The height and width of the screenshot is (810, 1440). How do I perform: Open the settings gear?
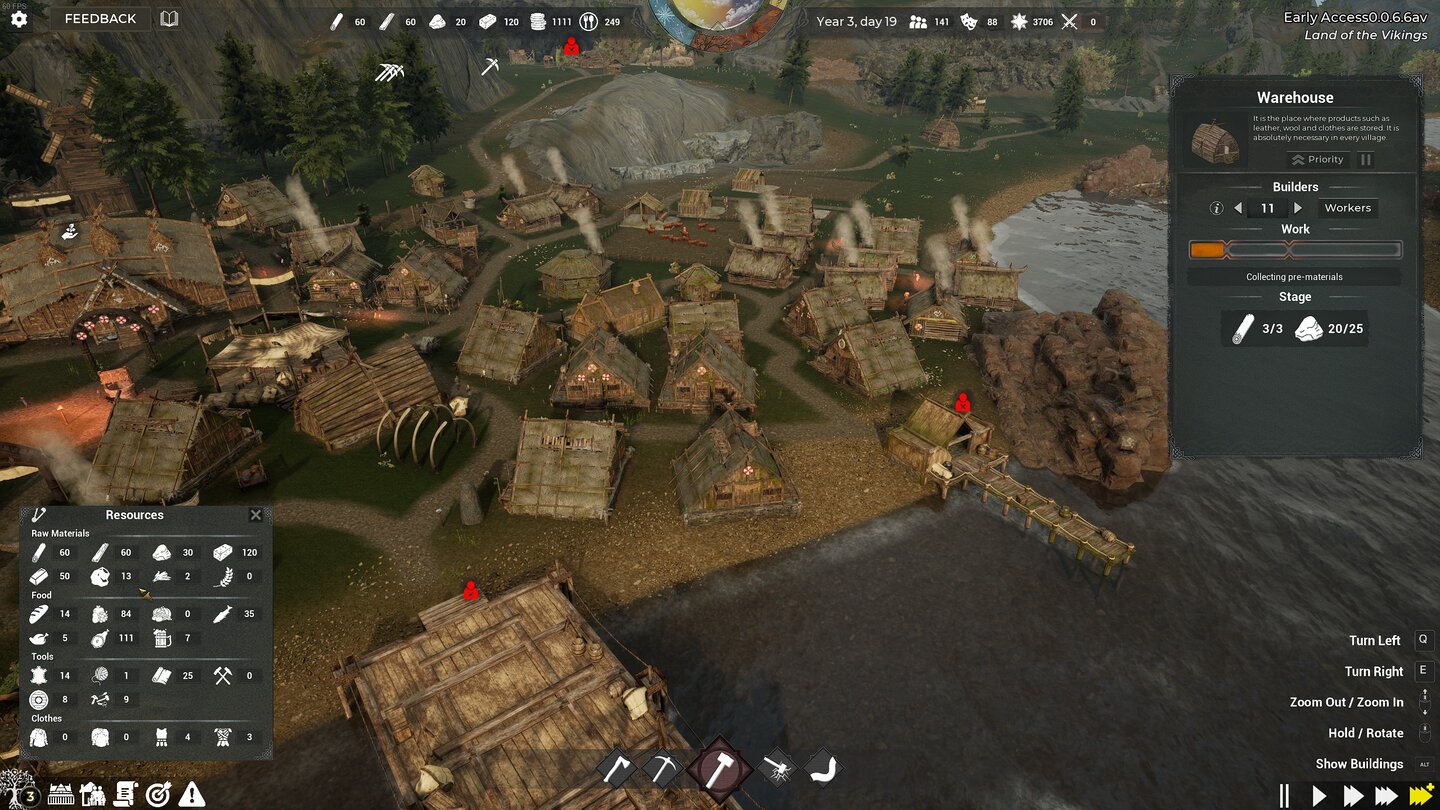pyautogui.click(x=19, y=18)
